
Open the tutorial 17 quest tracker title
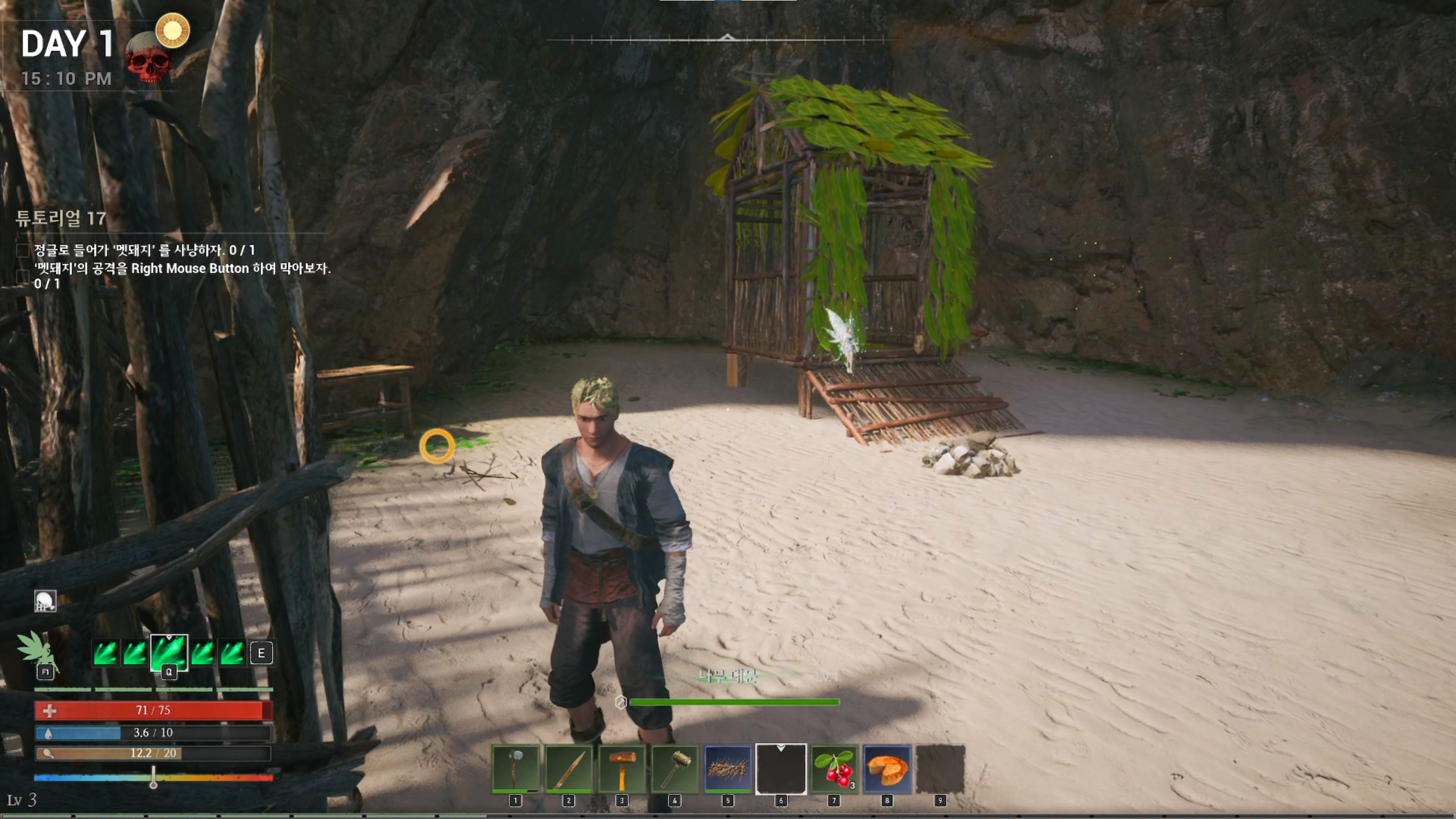tap(61, 218)
